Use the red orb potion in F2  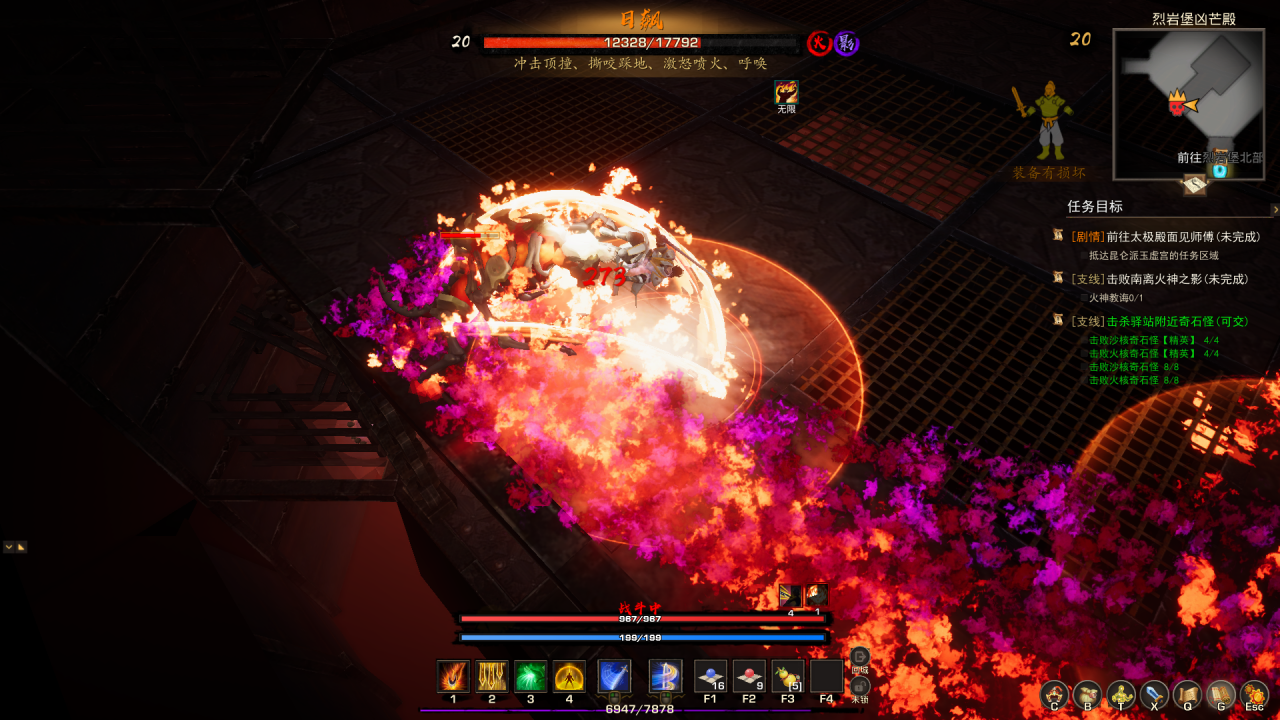[749, 676]
